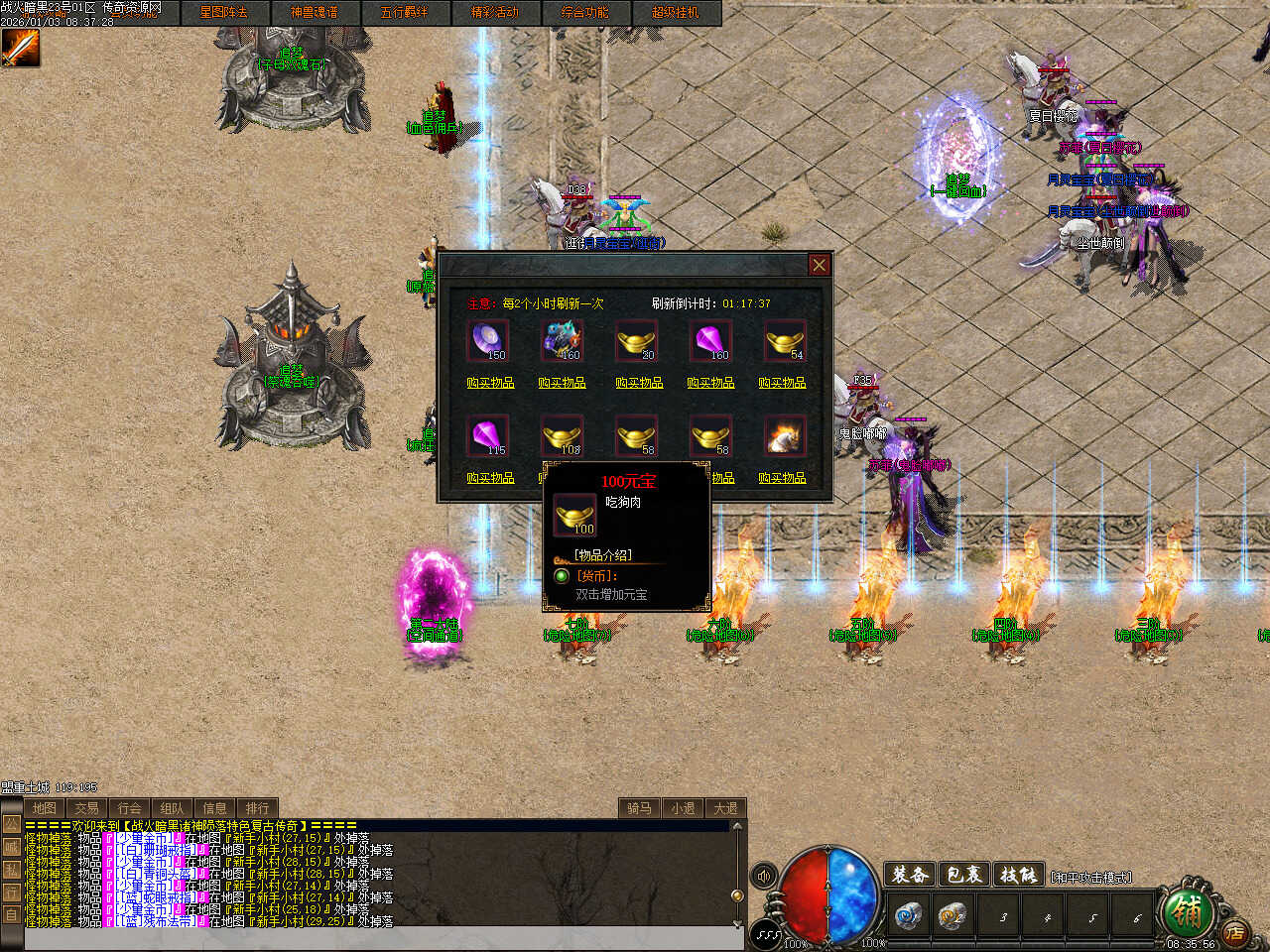The height and width of the screenshot is (952, 1270).
Task: Open the 精彩活动 events menu
Action: click(x=494, y=12)
